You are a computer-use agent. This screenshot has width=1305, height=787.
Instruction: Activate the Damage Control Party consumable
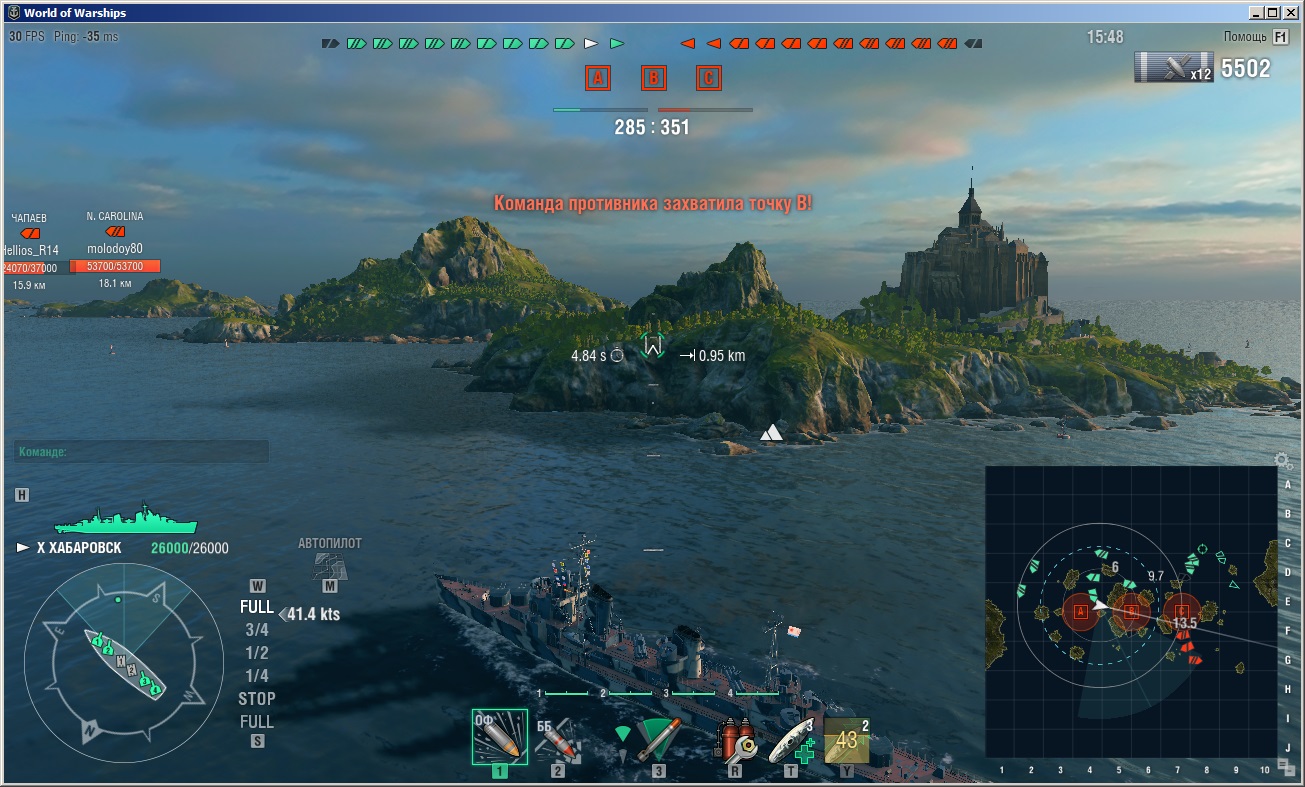click(735, 740)
